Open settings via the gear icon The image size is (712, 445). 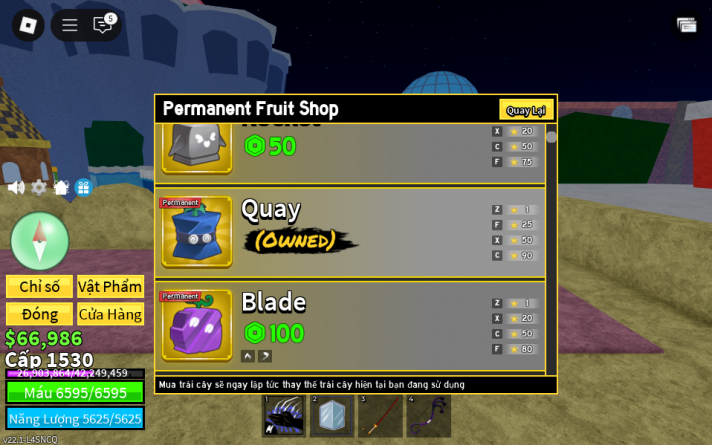point(39,187)
